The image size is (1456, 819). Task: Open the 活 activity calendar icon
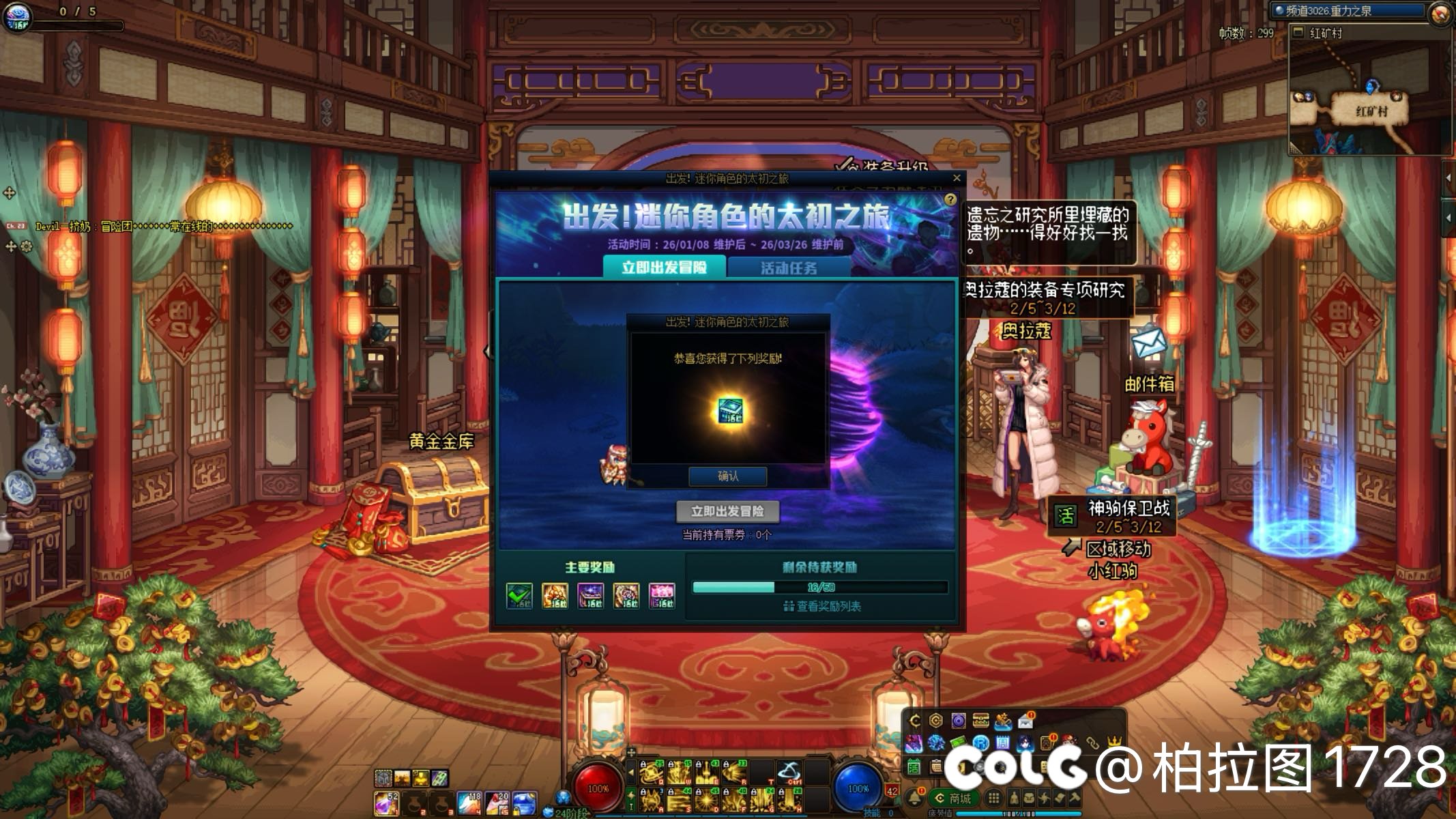(x=914, y=767)
